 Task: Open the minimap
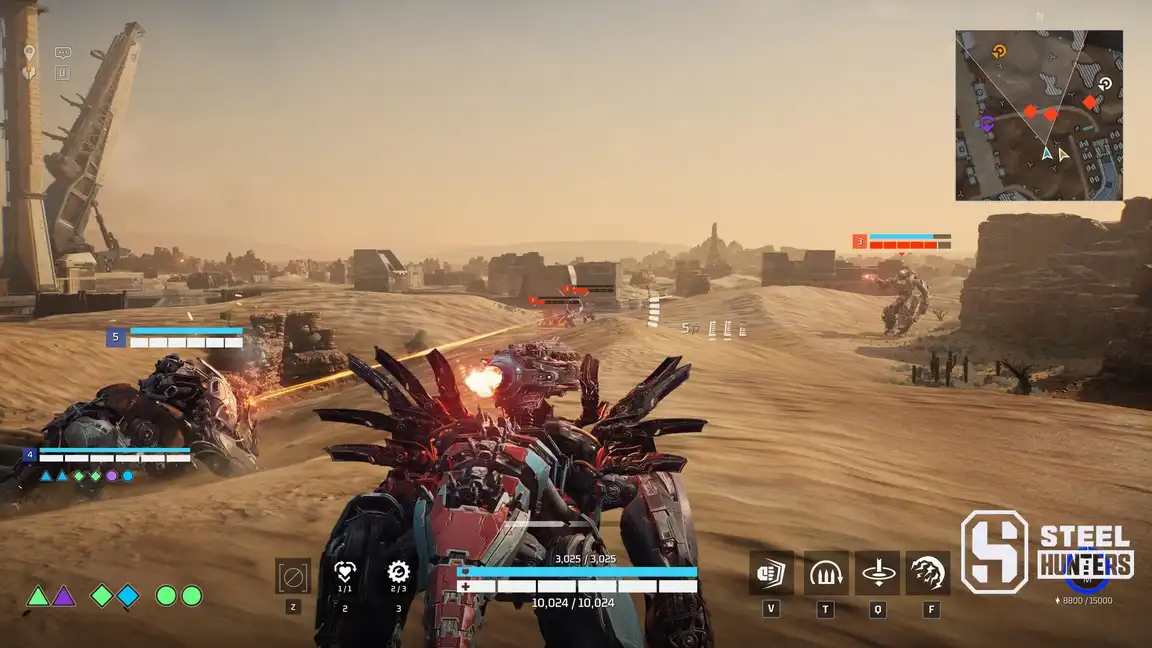click(x=1038, y=115)
